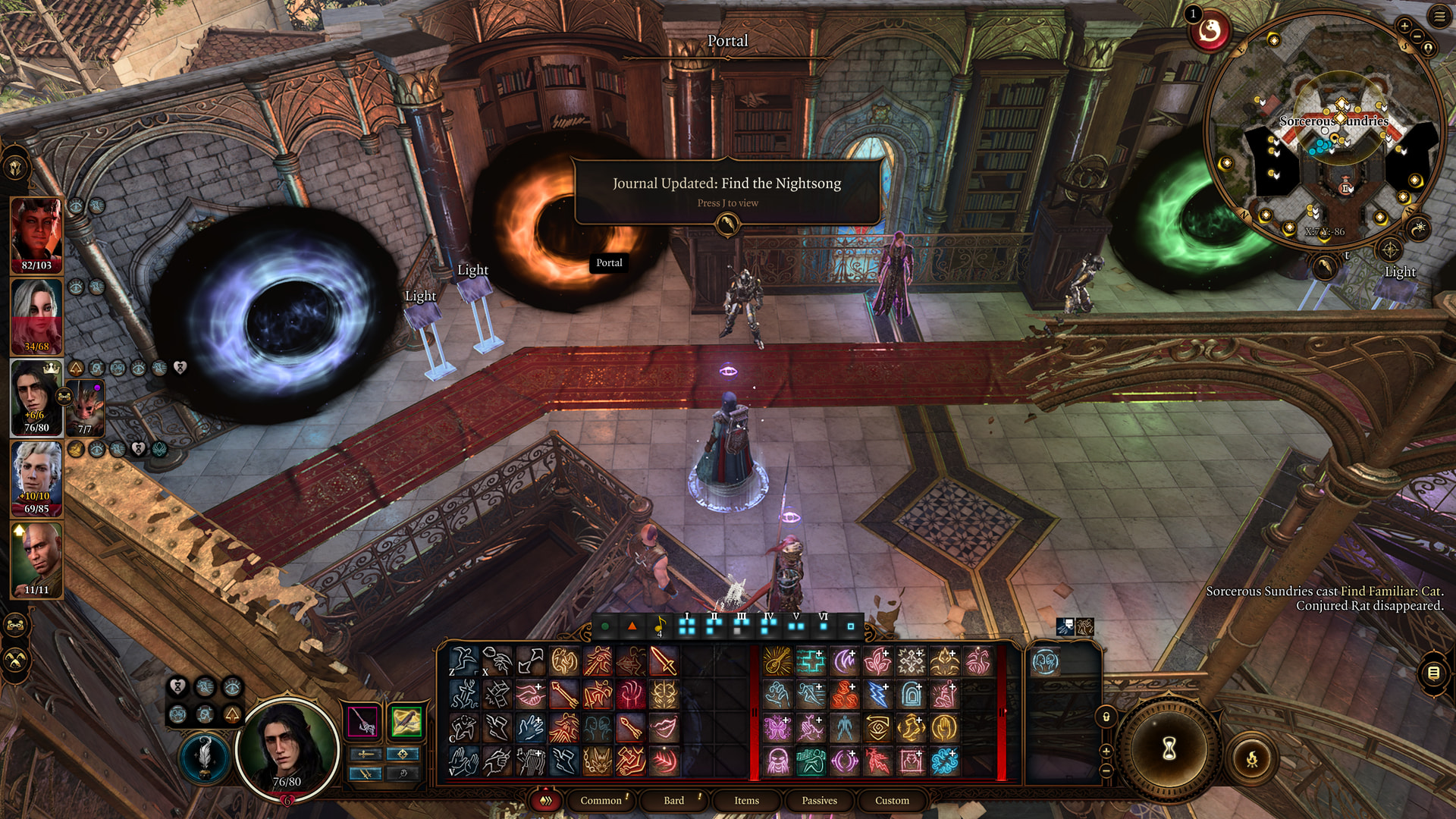Select the red tiefling party portrait

[36, 234]
